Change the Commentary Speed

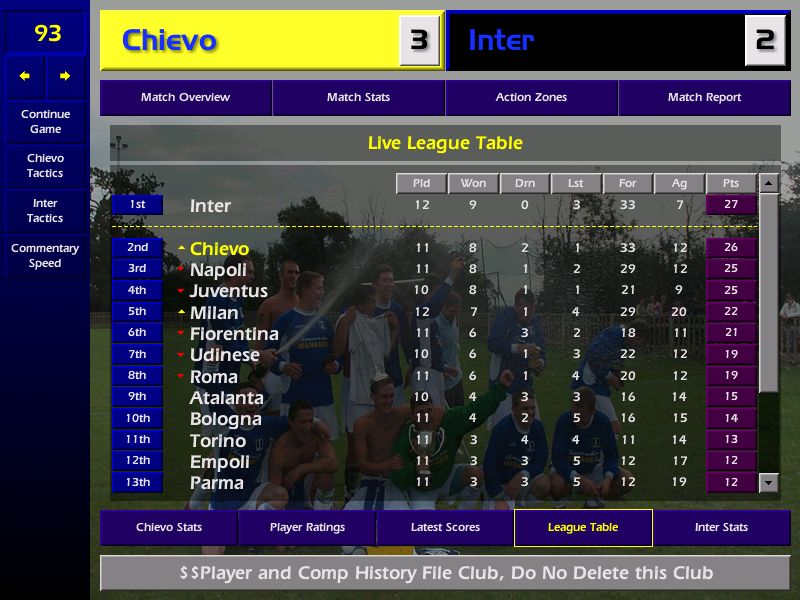point(45,256)
